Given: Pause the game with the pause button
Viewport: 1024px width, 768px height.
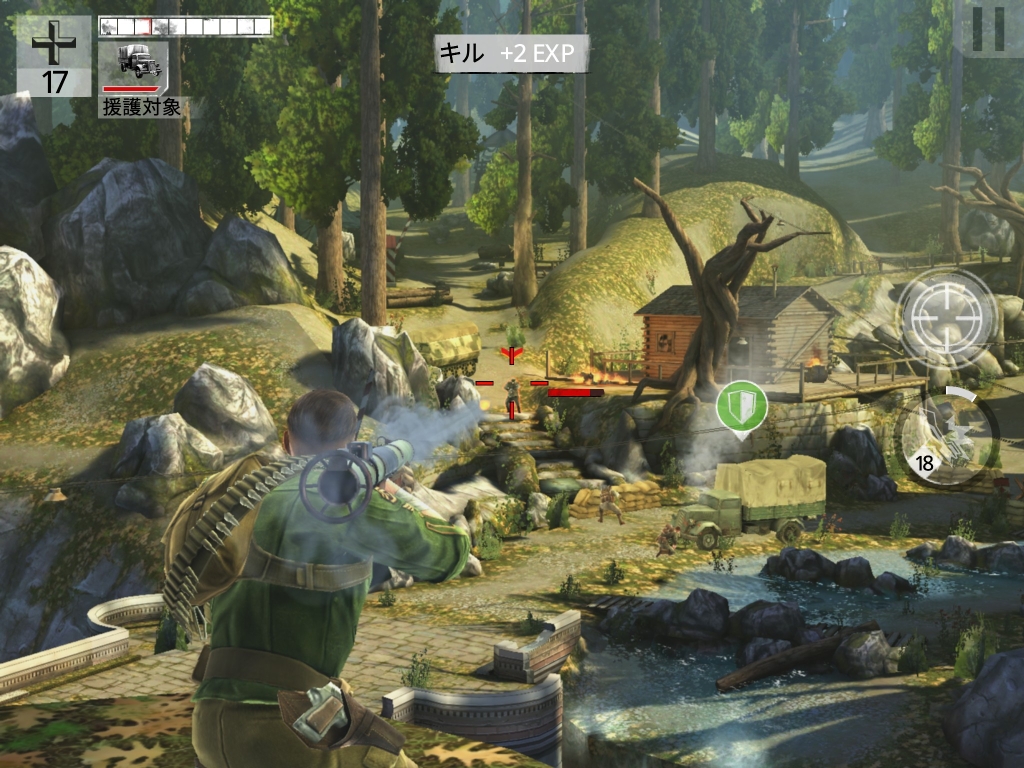Looking at the screenshot, I should tap(987, 28).
